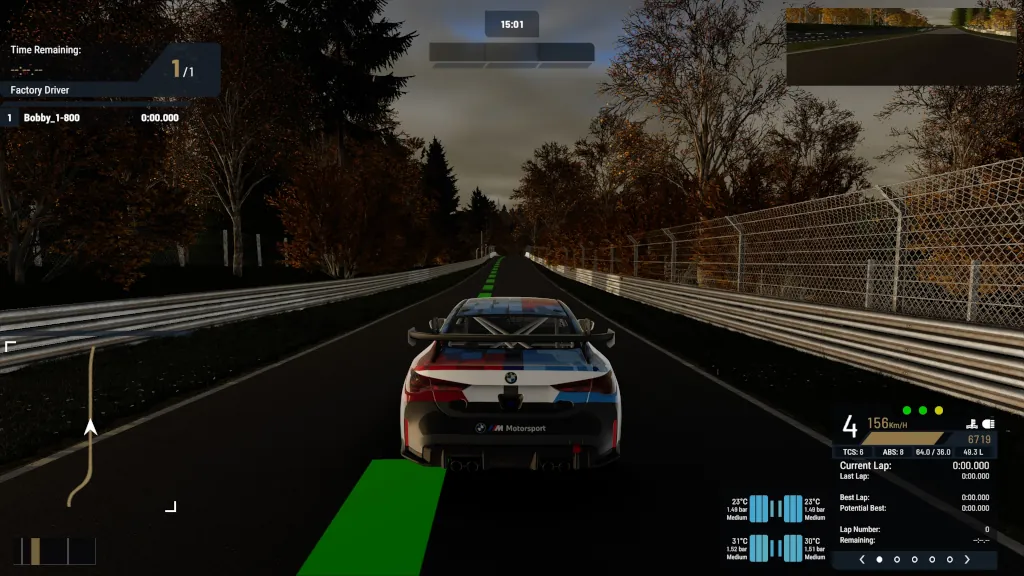
Task: Go to the next dashboard info page
Action: pyautogui.click(x=967, y=560)
